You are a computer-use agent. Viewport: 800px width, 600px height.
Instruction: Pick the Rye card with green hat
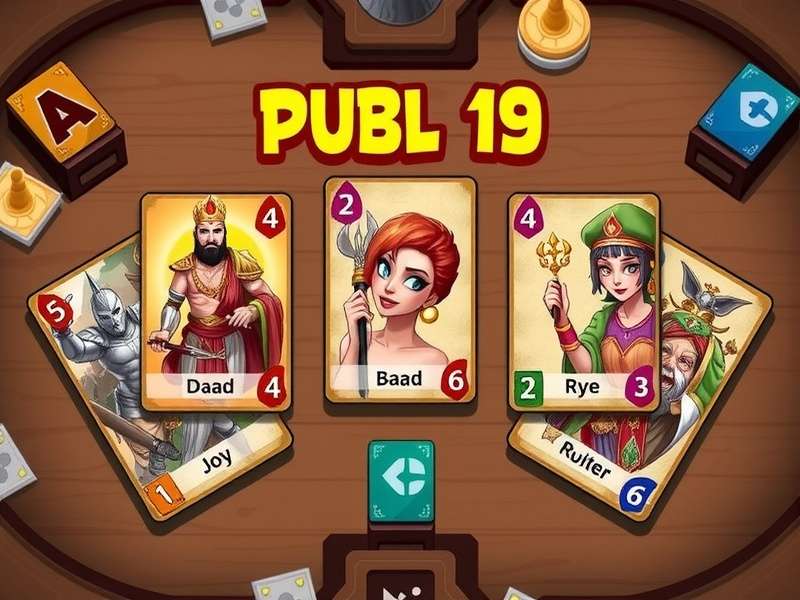(584, 300)
